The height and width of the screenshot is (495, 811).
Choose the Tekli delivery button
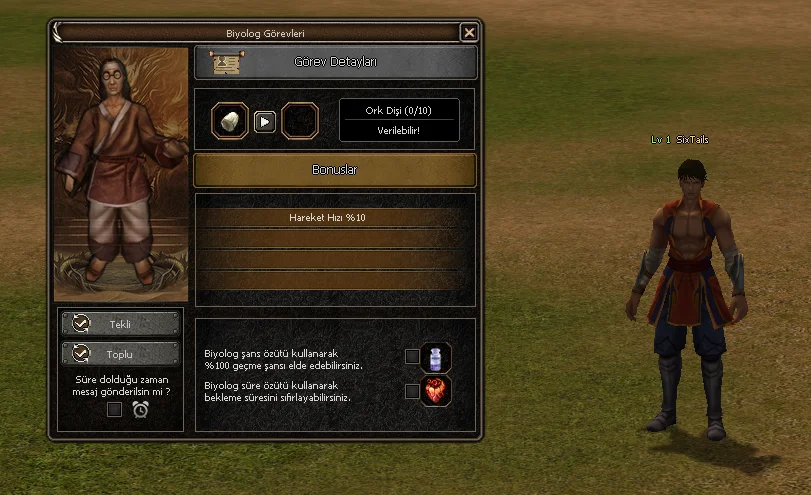(x=120, y=324)
